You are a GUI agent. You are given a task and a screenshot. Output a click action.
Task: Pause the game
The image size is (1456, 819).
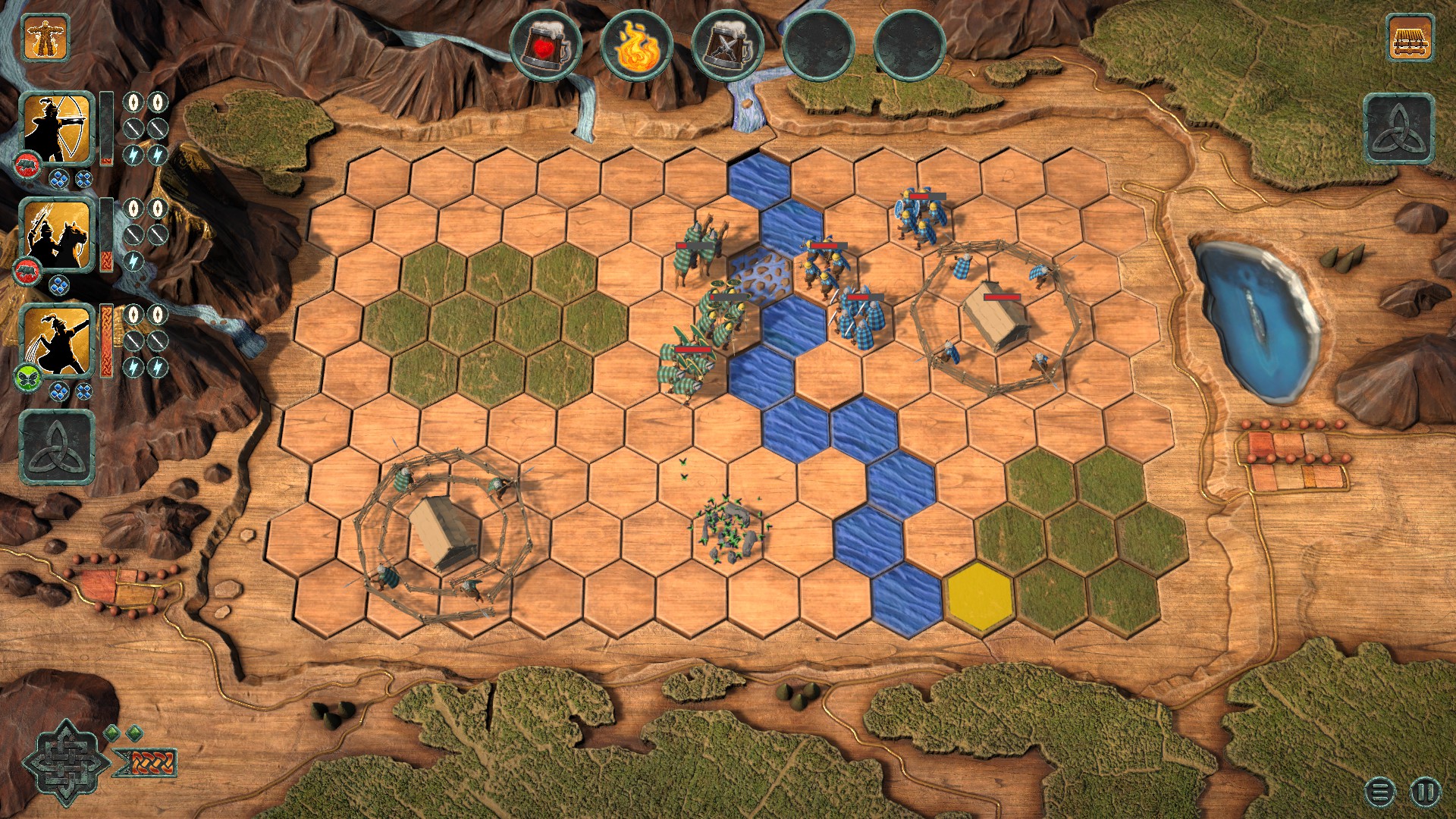coord(1424,792)
